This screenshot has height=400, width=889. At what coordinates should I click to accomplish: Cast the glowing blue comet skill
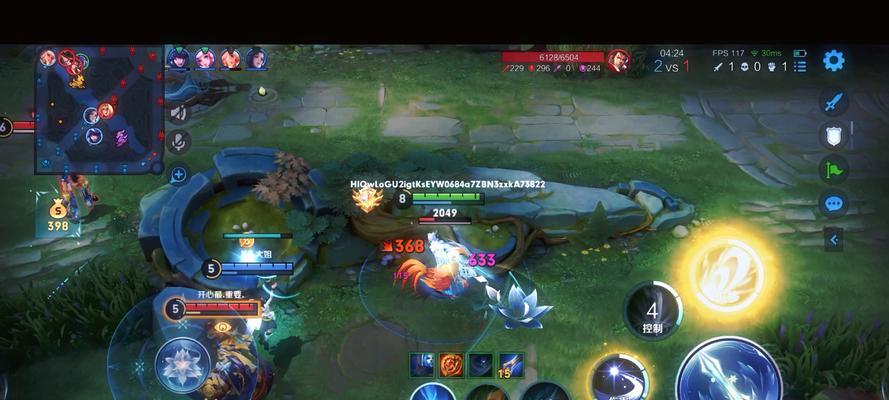[x=617, y=378]
